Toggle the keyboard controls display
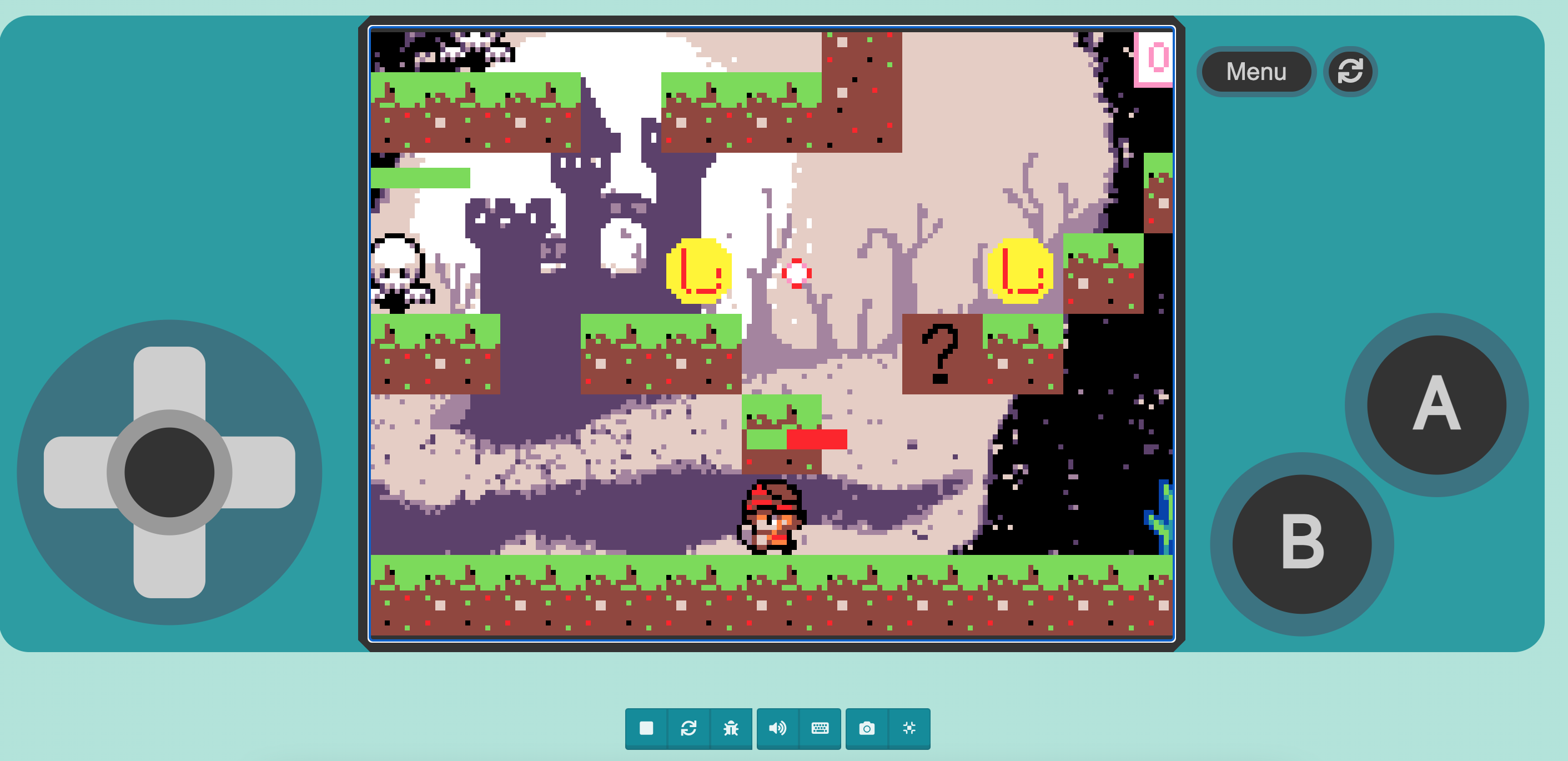 point(820,728)
